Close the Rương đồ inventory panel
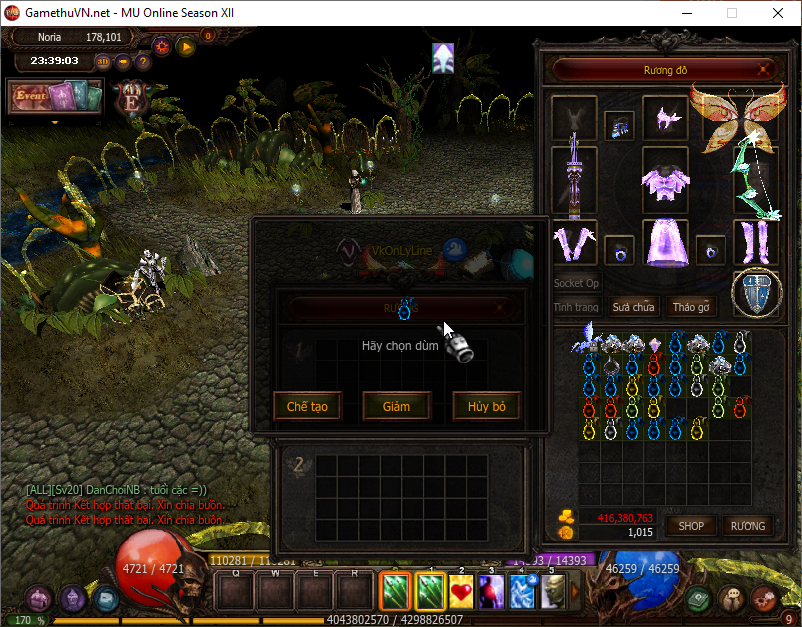The image size is (802, 627). coord(764,71)
